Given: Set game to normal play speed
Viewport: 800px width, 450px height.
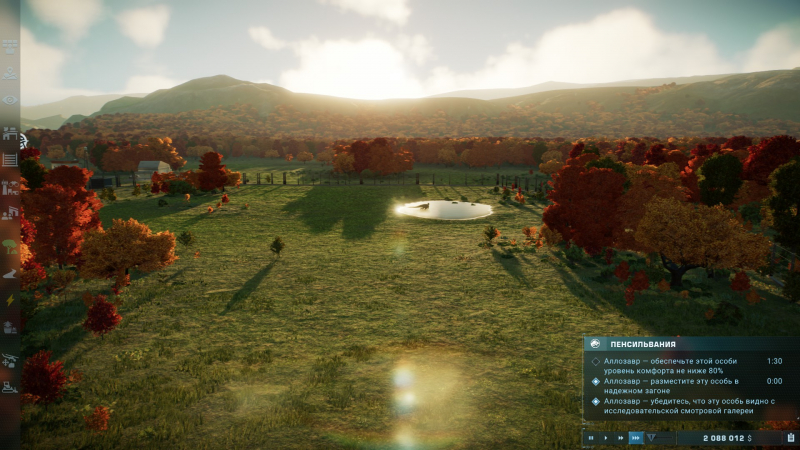Looking at the screenshot, I should (605, 438).
